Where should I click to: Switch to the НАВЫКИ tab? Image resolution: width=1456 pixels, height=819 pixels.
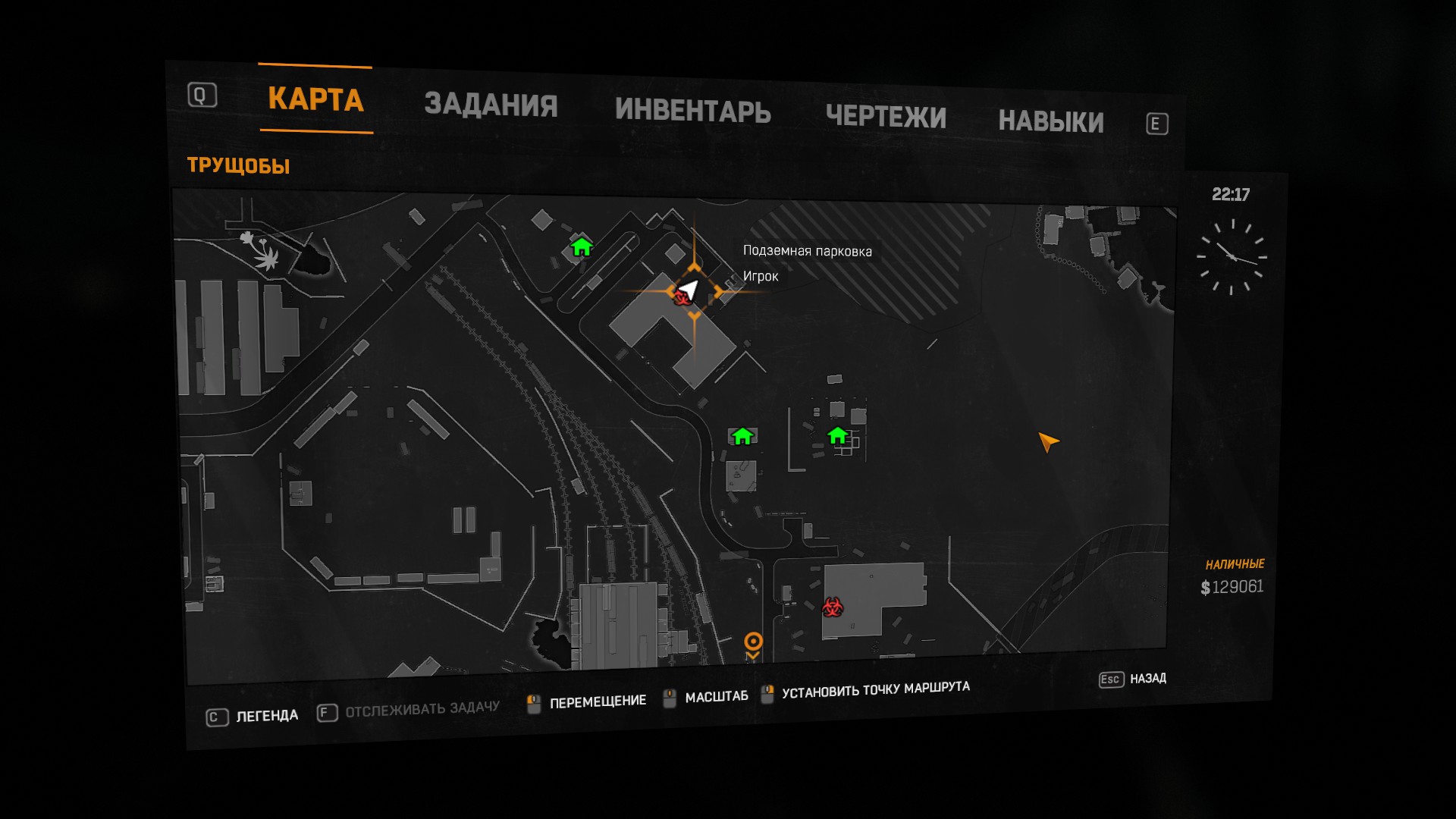(1051, 121)
